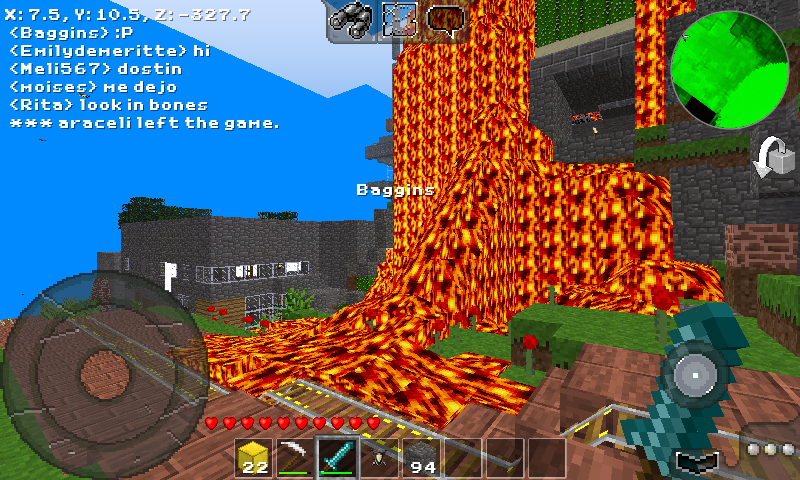Select the cobblestone stack of 94
This screenshot has height=480, width=800.
pyautogui.click(x=420, y=458)
